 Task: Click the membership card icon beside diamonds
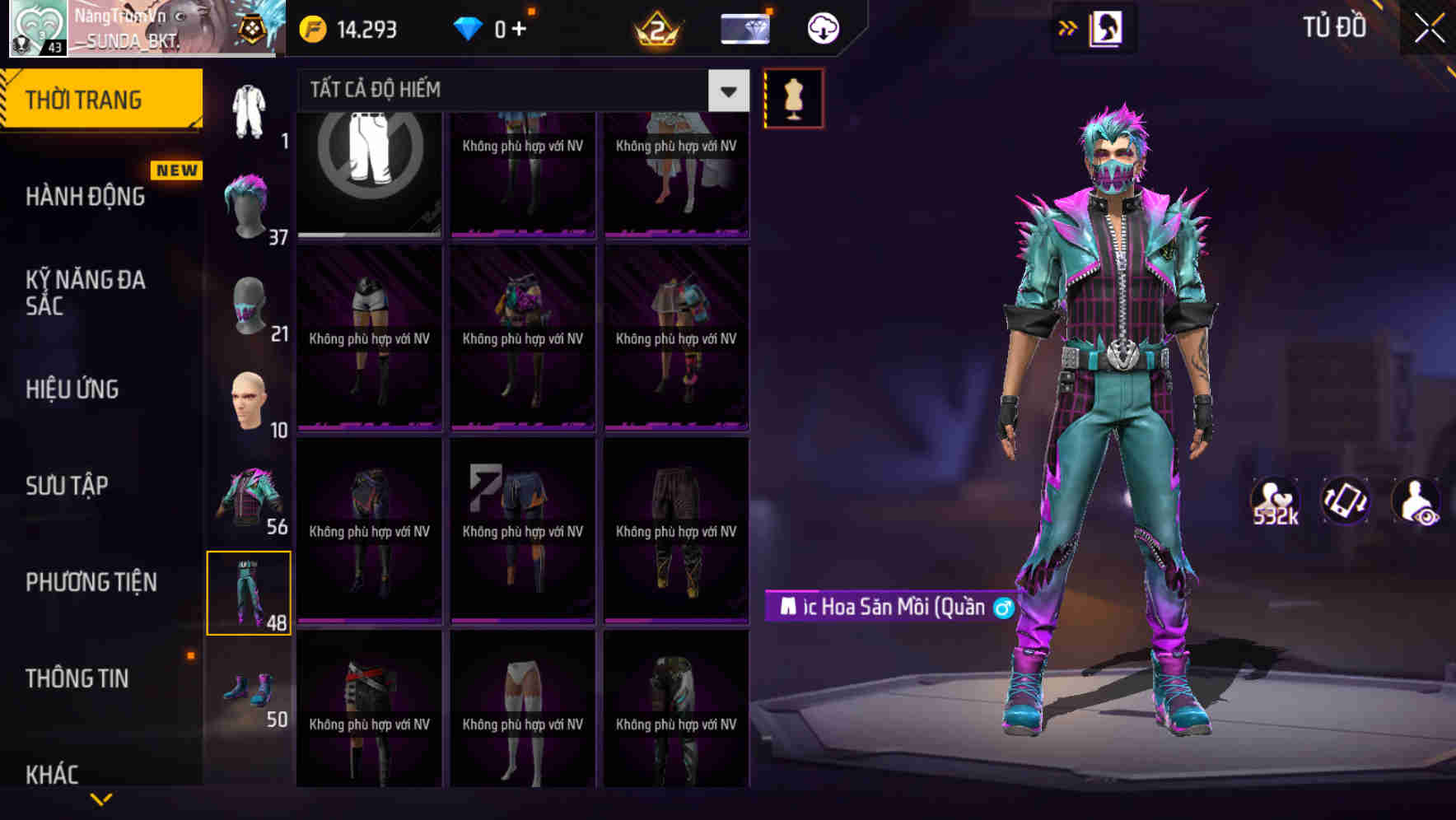pos(745,27)
